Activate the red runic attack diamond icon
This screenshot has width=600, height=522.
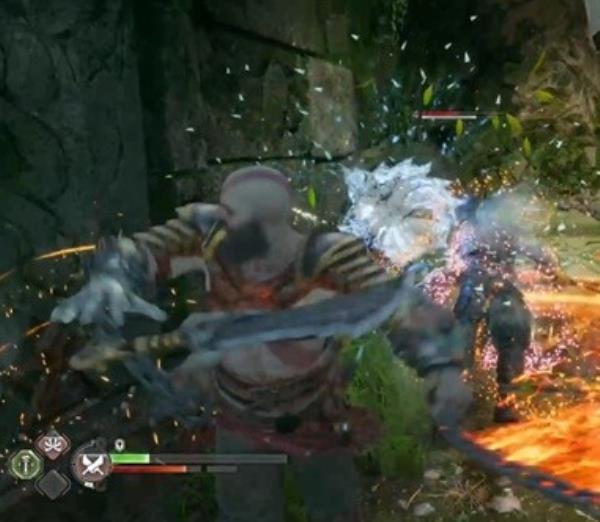click(52, 445)
